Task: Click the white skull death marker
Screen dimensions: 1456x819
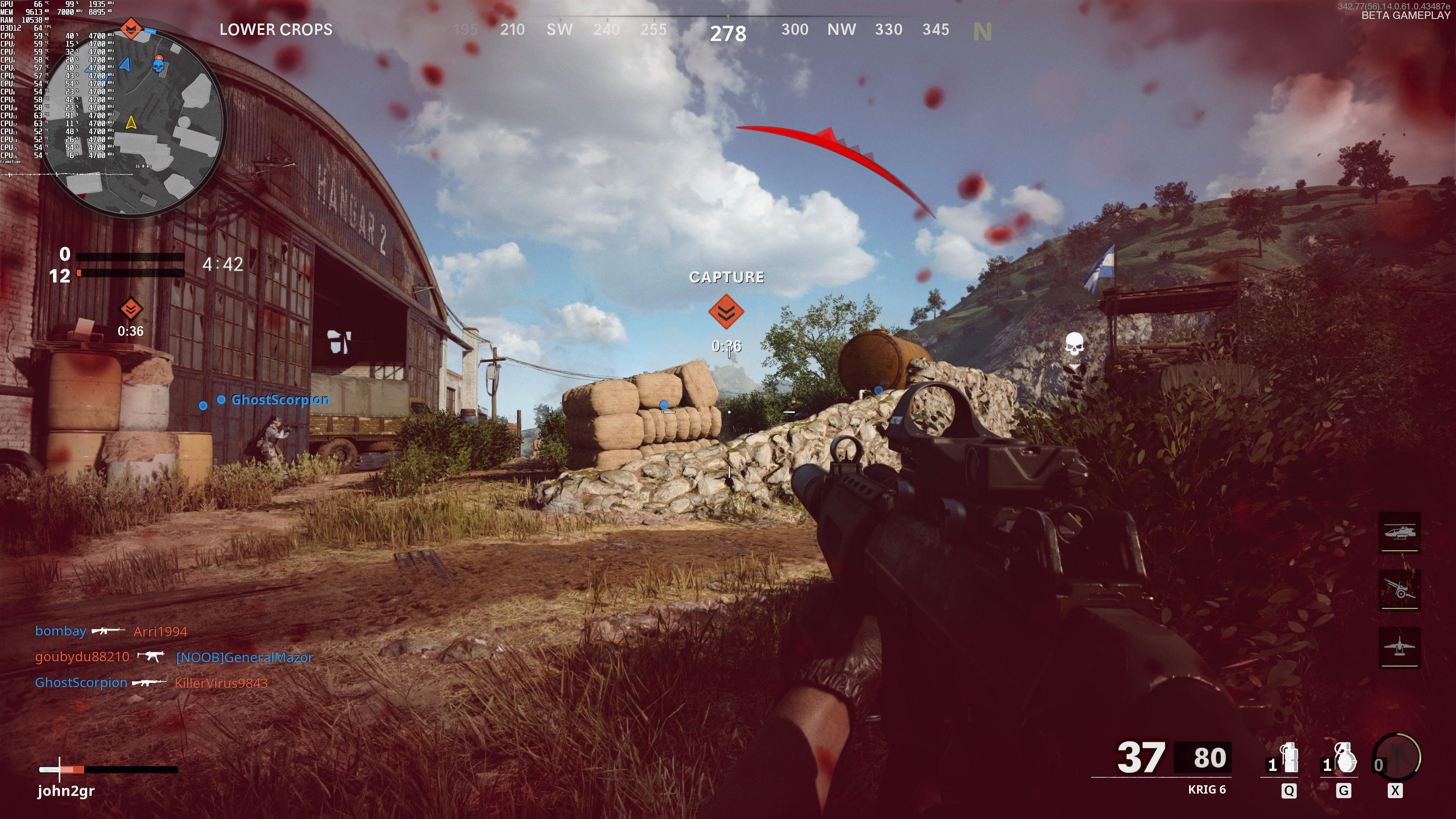Action: point(1074,344)
